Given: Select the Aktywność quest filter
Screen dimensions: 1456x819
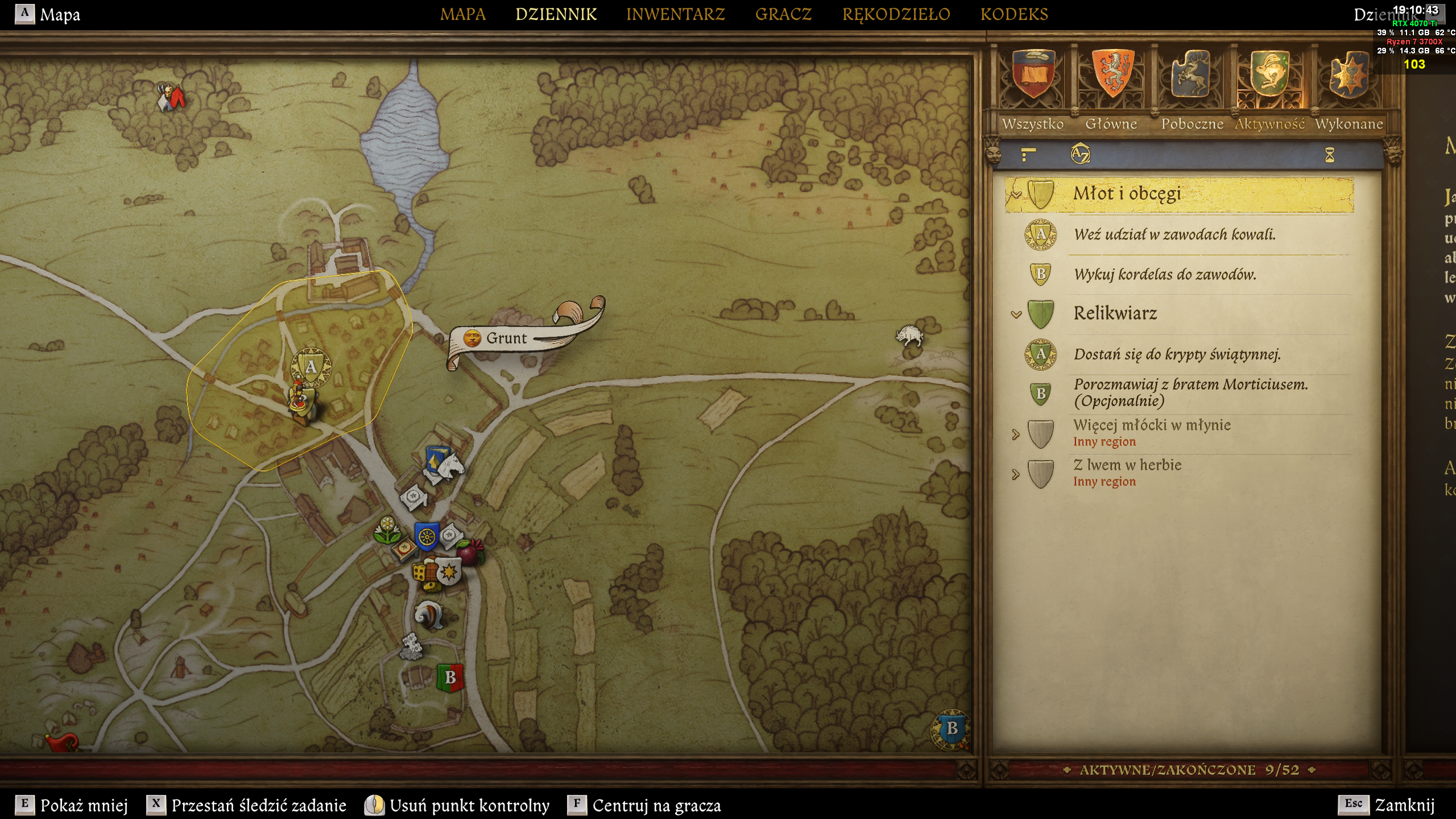Looking at the screenshot, I should [1269, 85].
